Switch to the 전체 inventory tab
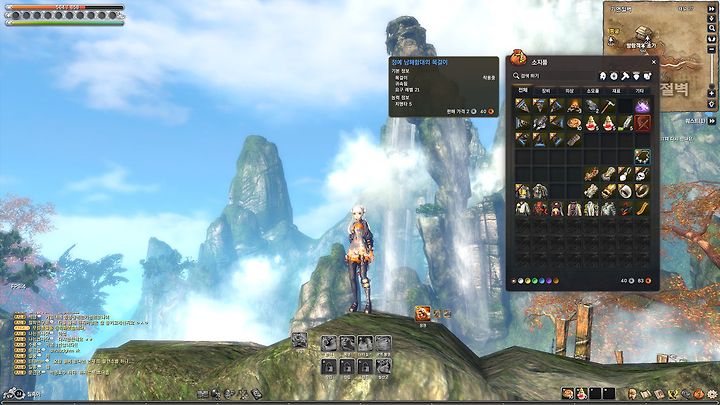Viewport: 720px width, 405px height. click(x=523, y=90)
